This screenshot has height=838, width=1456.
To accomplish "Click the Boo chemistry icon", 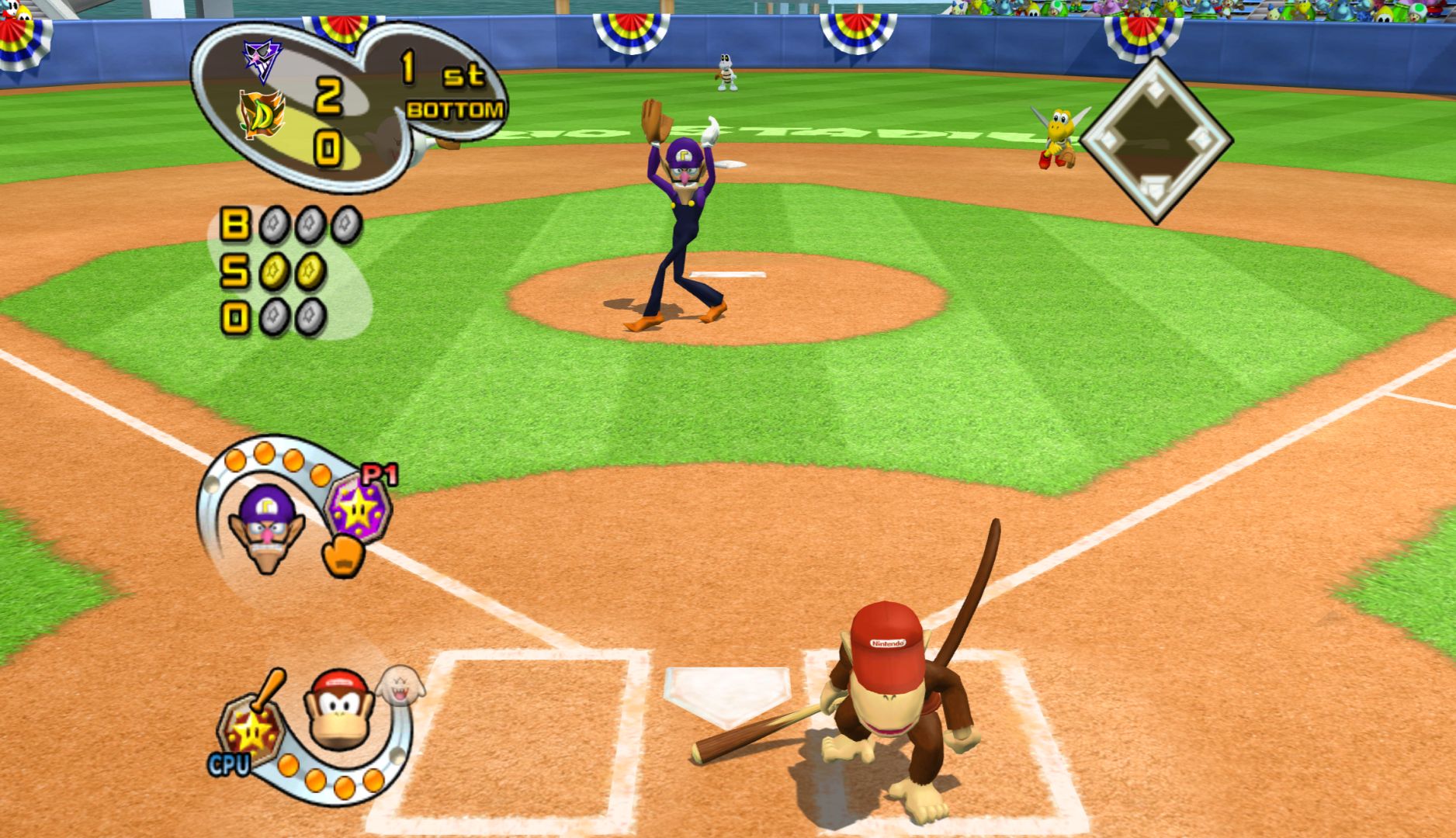I will coord(400,685).
